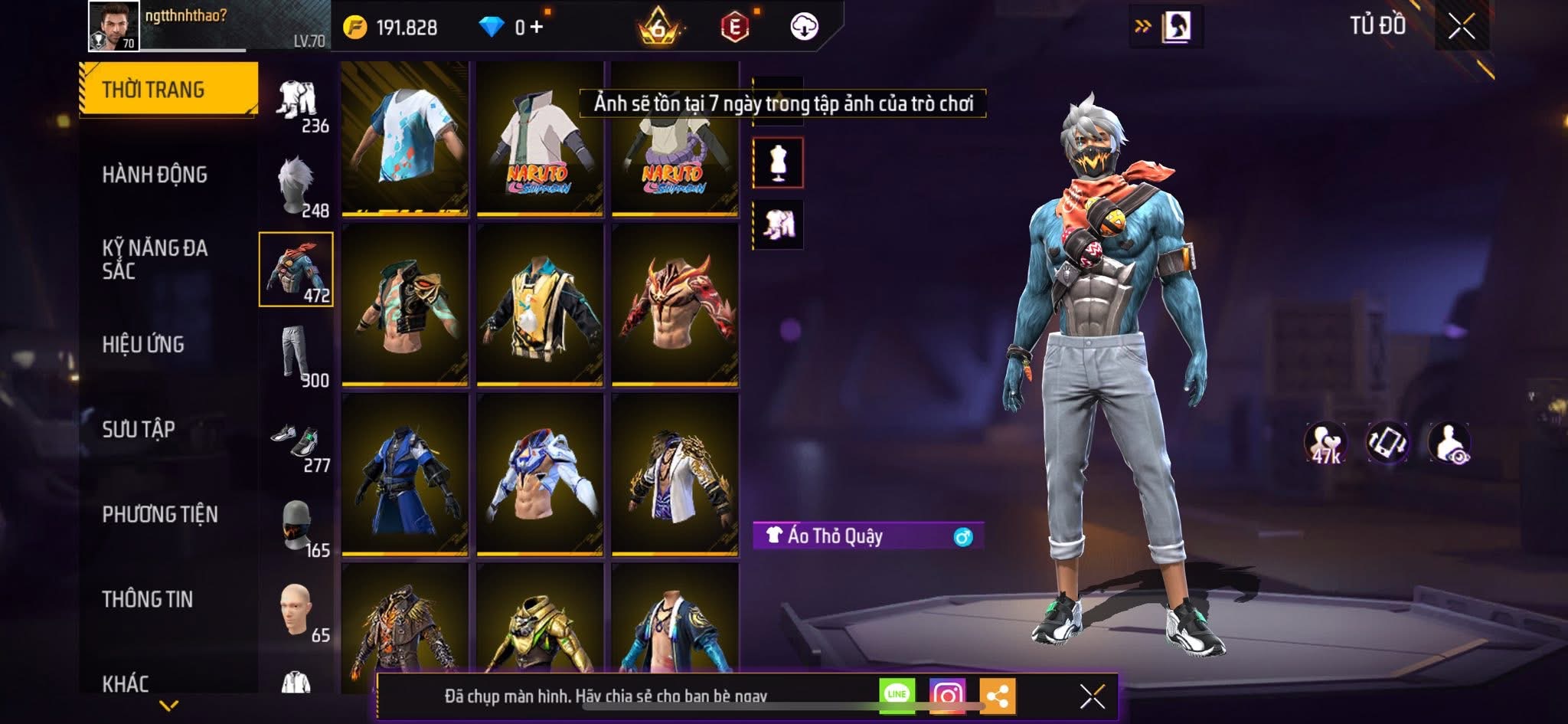Share the screenshot via Instagram
The image size is (1568, 724).
[x=947, y=695]
